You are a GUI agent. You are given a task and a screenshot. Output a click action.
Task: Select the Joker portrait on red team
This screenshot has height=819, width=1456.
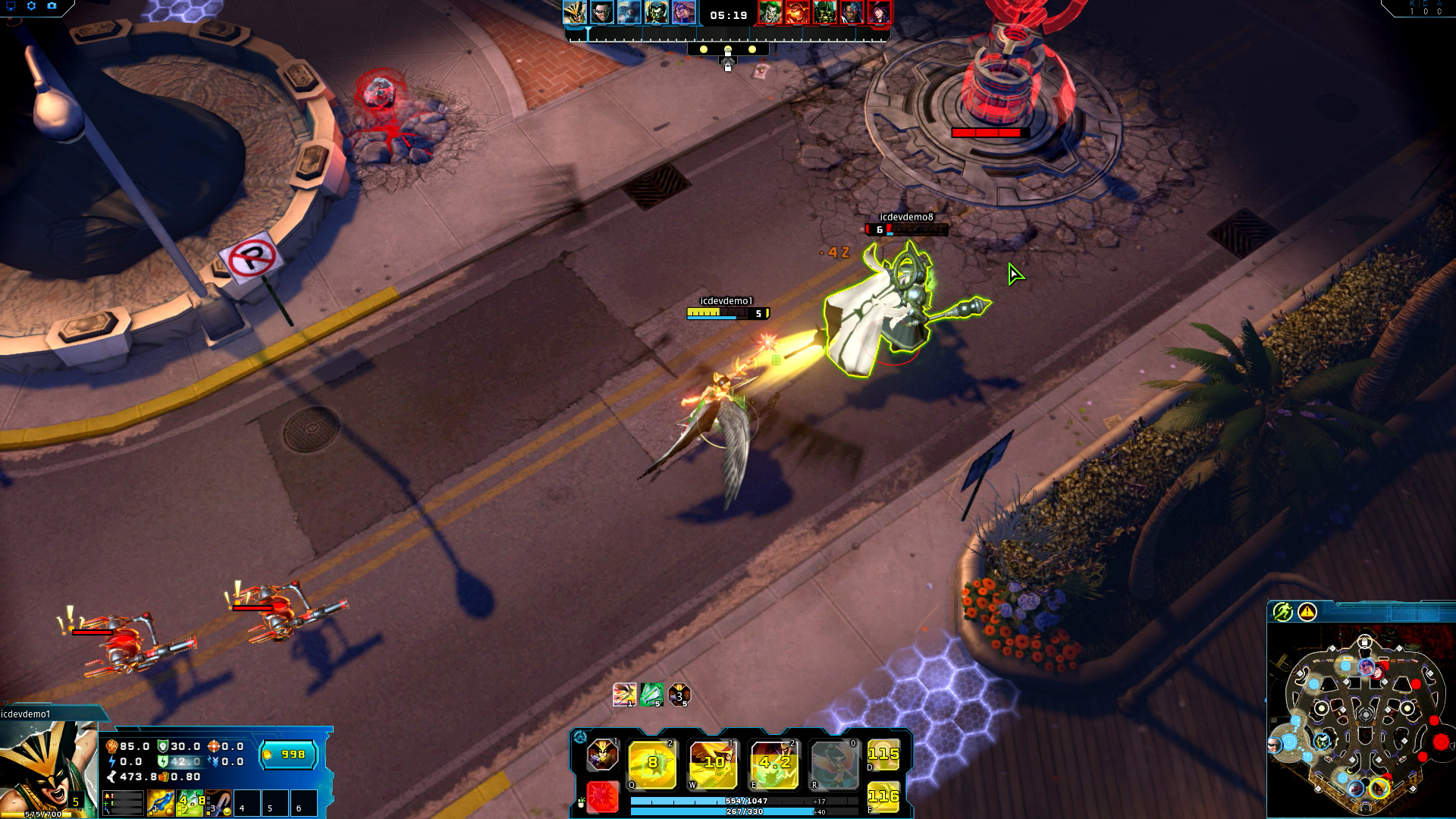(770, 13)
